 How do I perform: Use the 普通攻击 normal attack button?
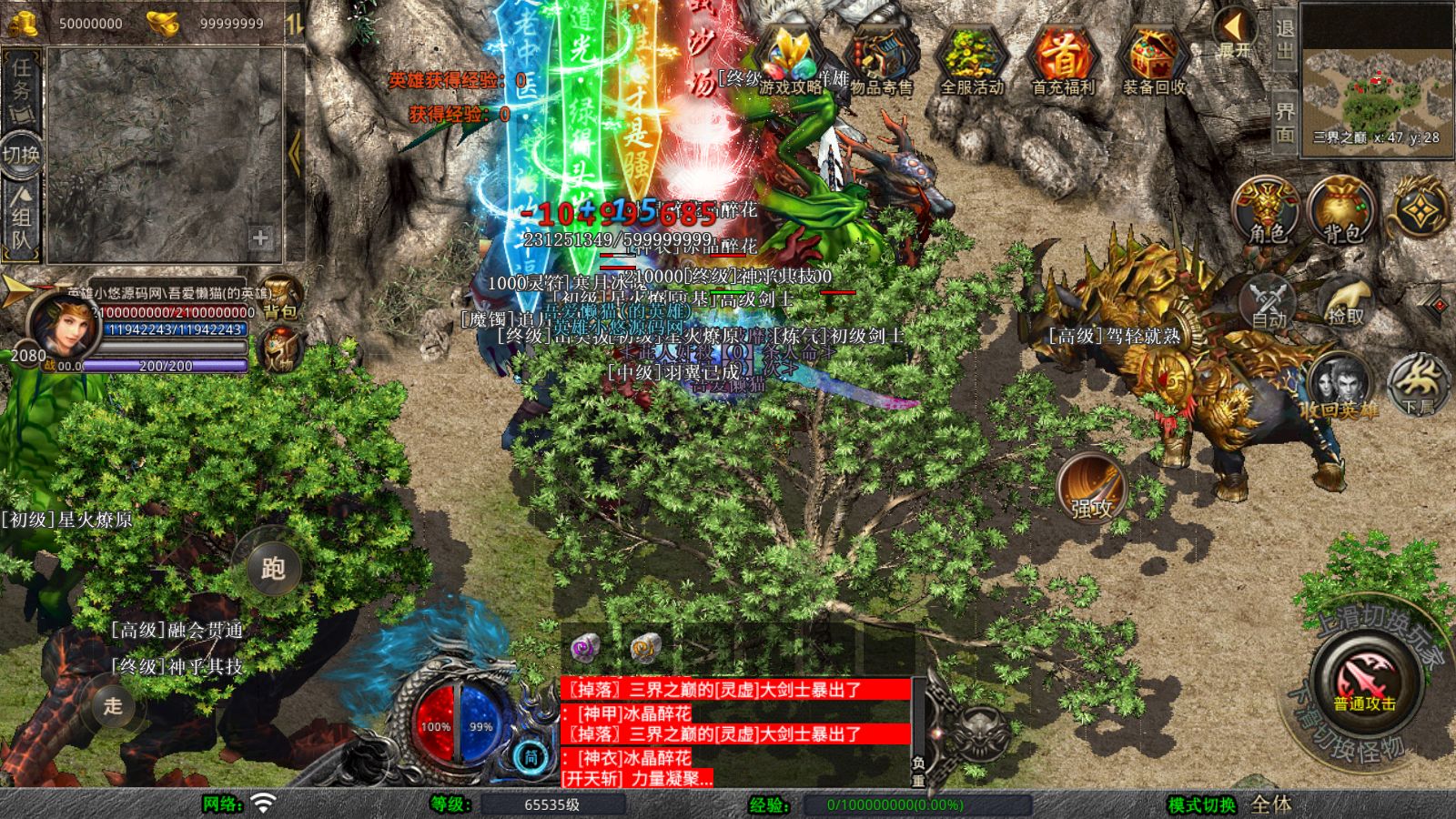pos(1364,681)
